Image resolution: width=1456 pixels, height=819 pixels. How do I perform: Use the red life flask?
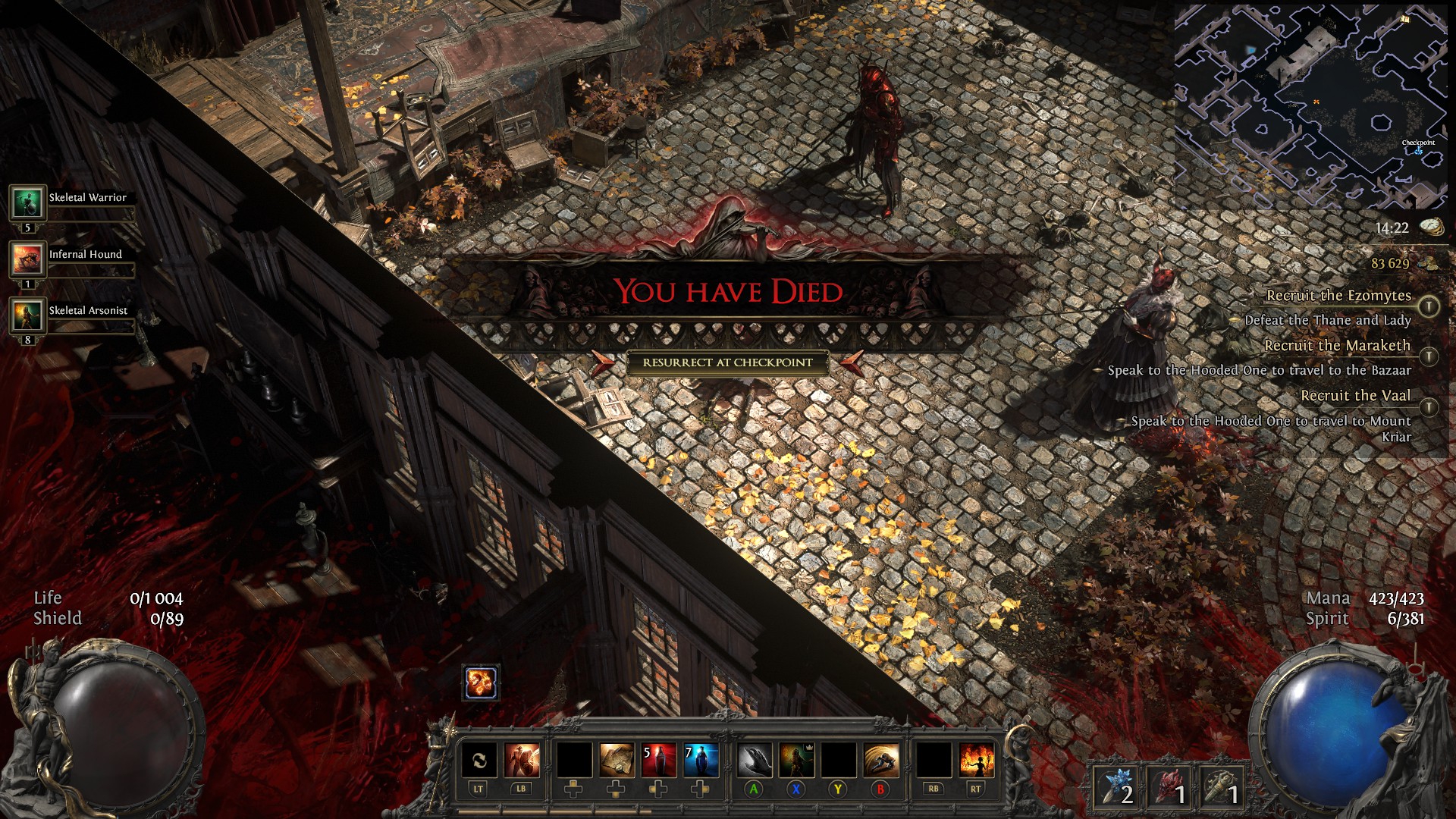(x=658, y=761)
